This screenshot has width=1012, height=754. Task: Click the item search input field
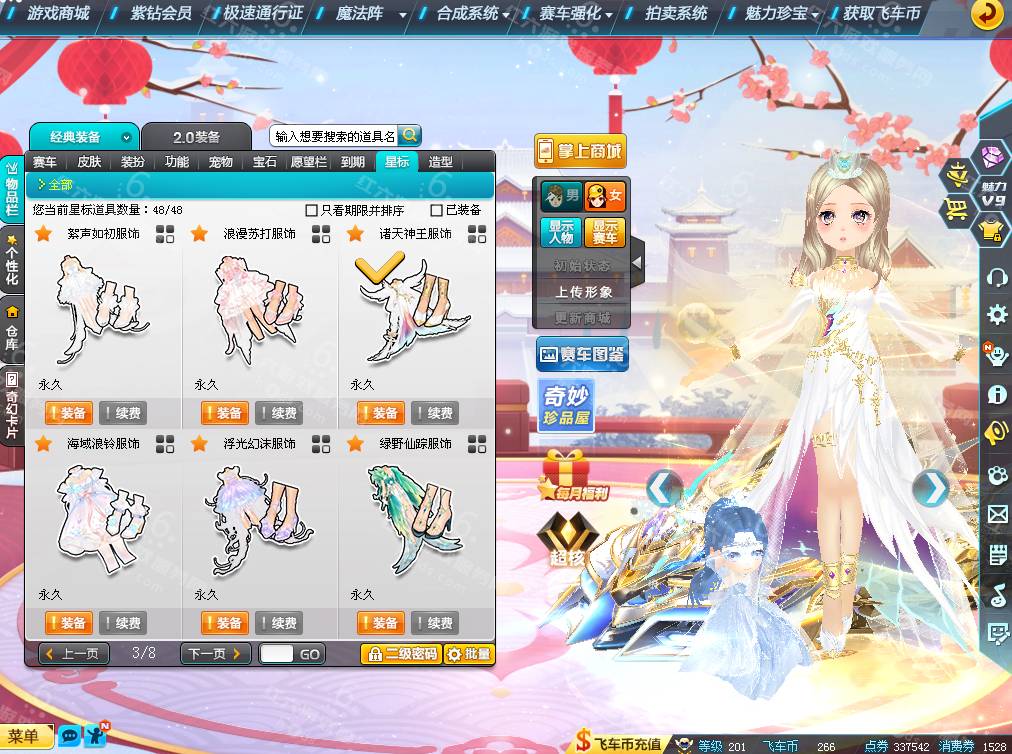tap(334, 136)
